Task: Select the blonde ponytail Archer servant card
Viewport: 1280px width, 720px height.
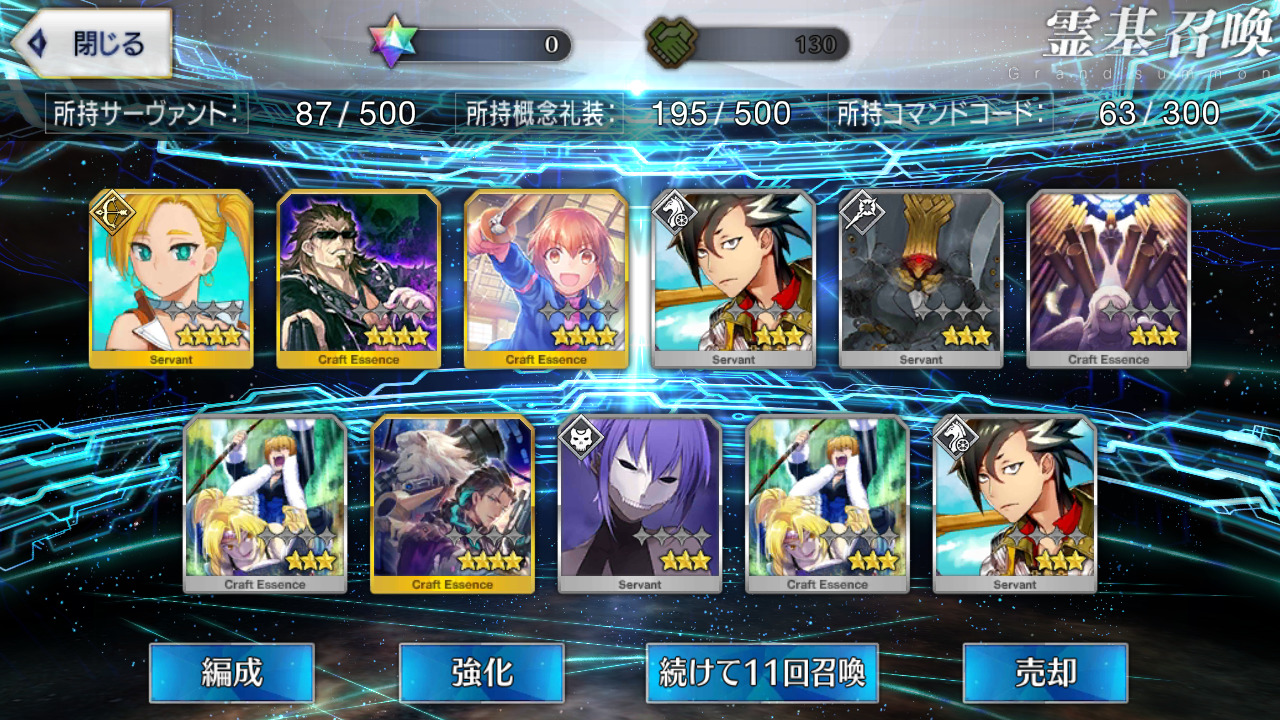Action: (x=171, y=278)
